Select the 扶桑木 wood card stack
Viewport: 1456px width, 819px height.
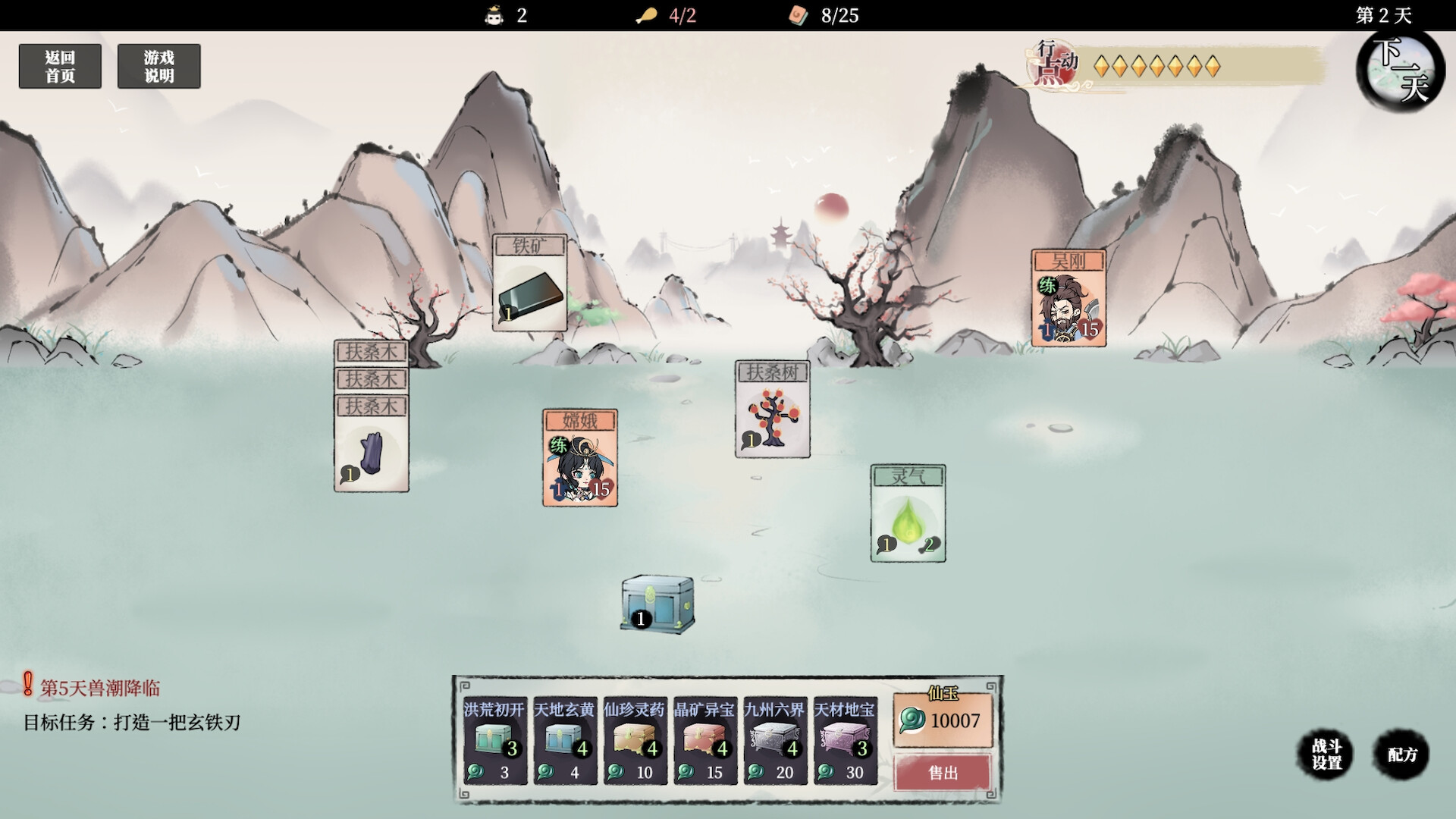372,444
